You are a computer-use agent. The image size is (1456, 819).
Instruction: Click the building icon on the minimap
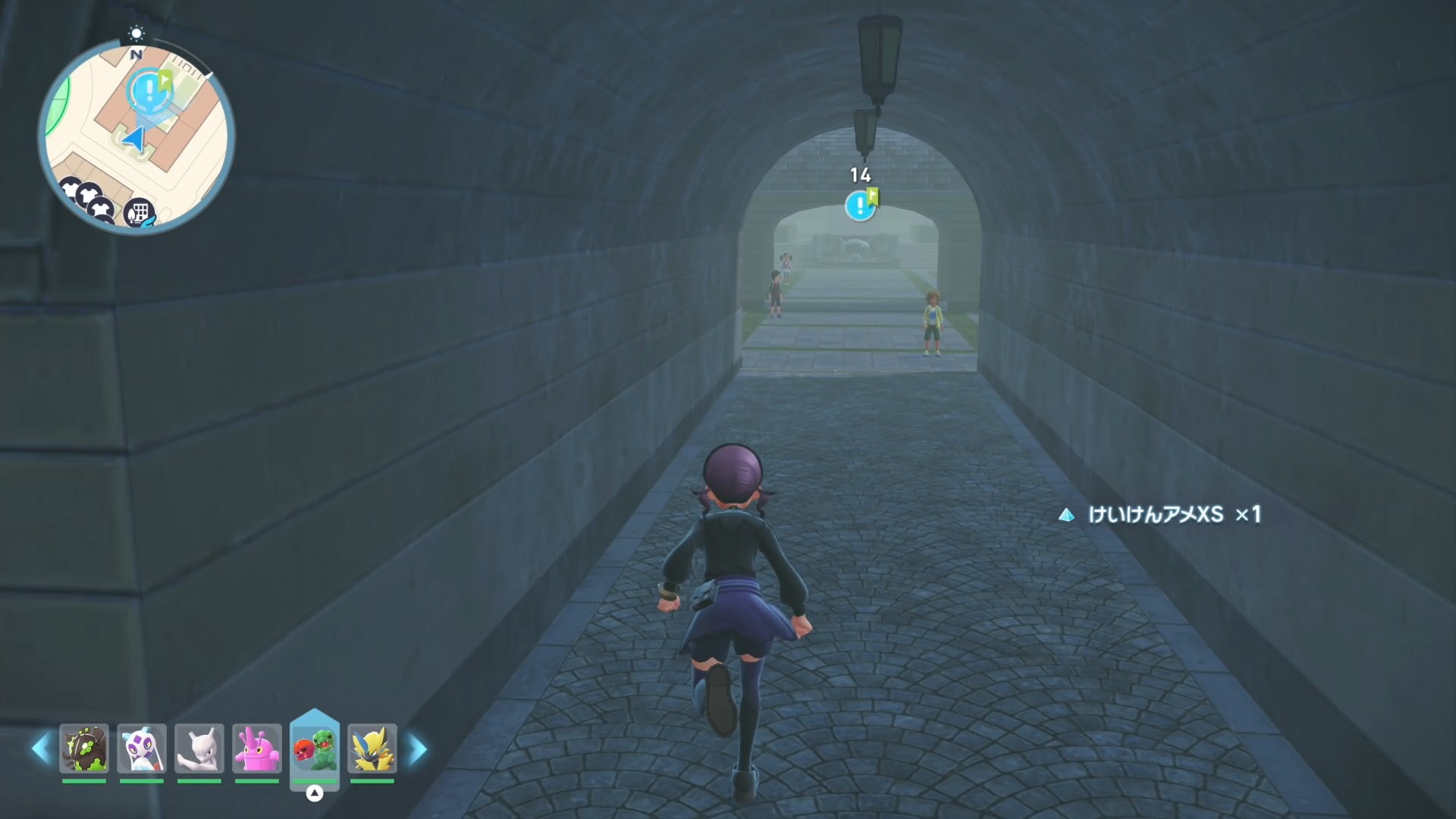click(140, 212)
